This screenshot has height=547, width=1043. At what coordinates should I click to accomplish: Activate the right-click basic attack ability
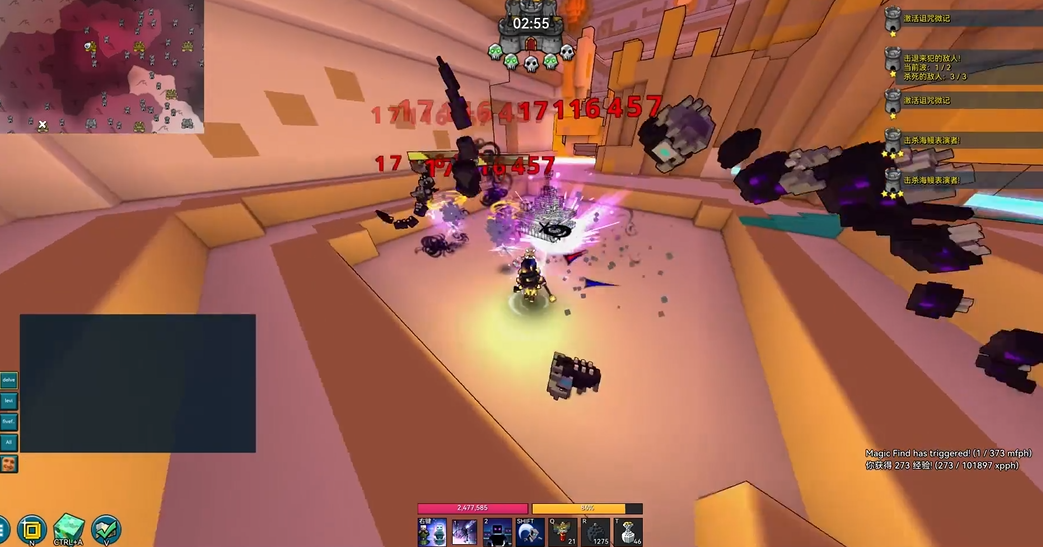tap(432, 532)
